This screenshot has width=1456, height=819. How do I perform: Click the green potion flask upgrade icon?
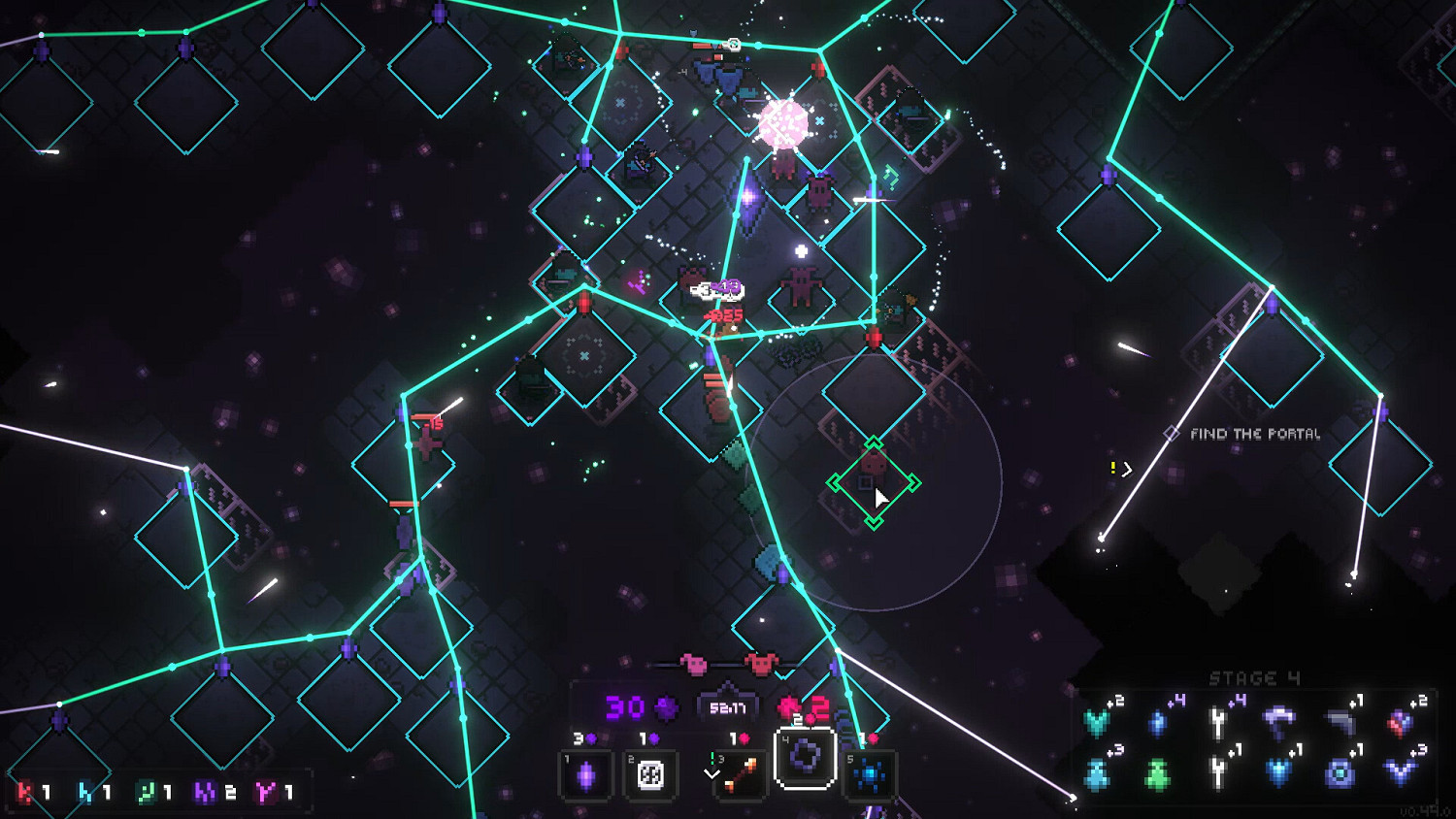pos(1157,774)
